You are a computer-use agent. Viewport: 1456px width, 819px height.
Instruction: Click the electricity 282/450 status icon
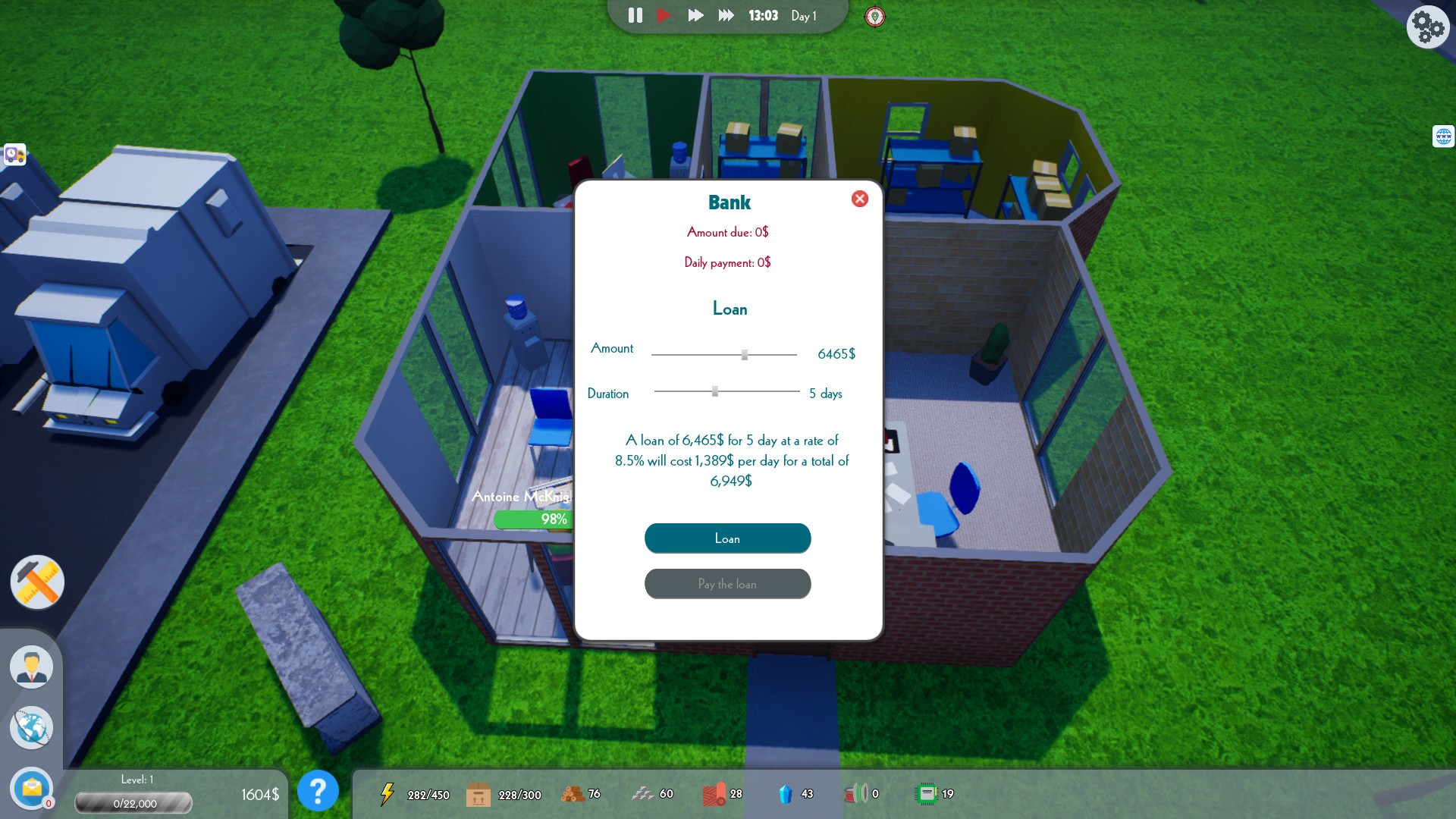[388, 794]
